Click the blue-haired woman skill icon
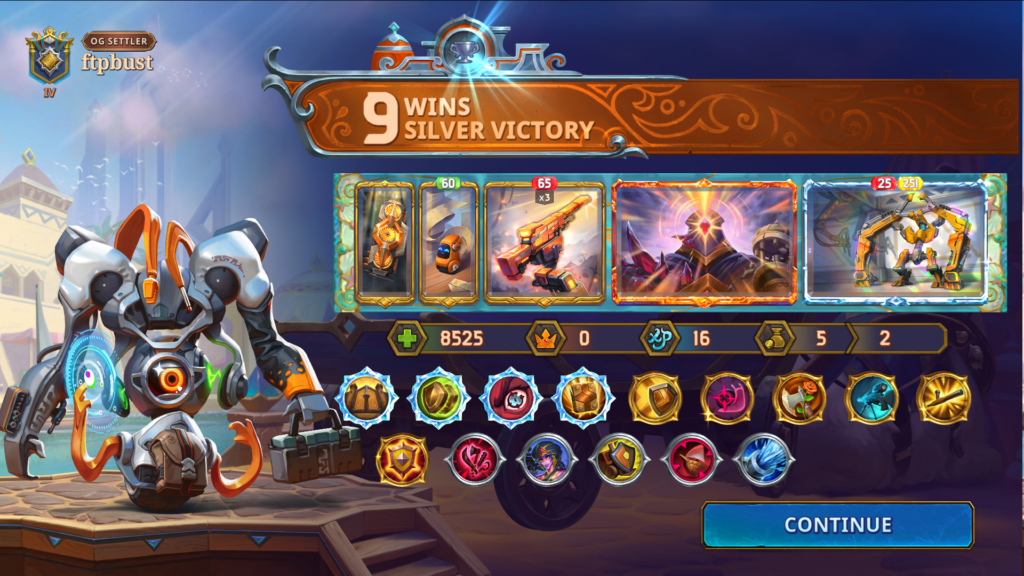 click(546, 461)
